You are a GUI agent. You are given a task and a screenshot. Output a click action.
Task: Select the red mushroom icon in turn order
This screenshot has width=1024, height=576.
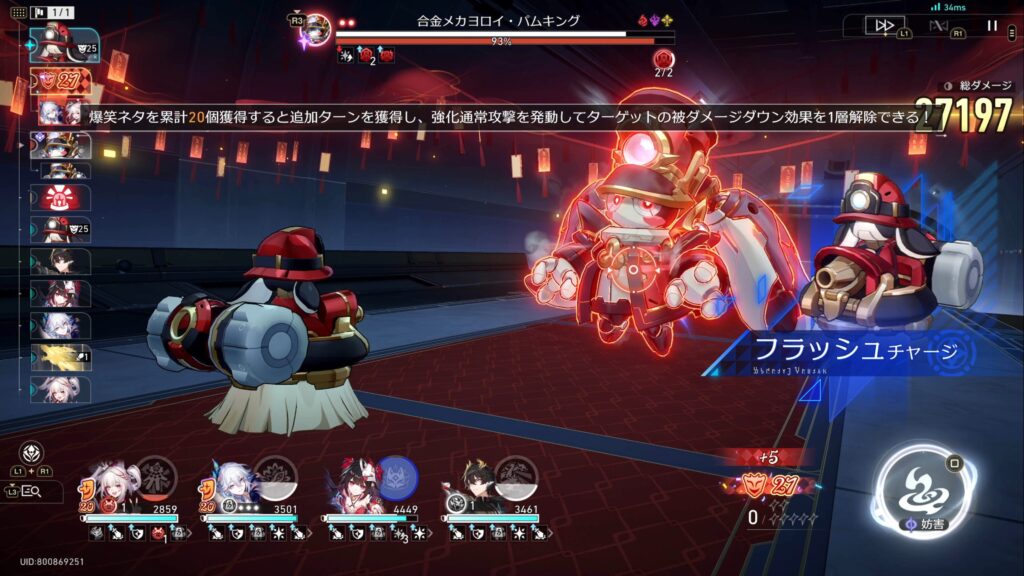coord(60,198)
